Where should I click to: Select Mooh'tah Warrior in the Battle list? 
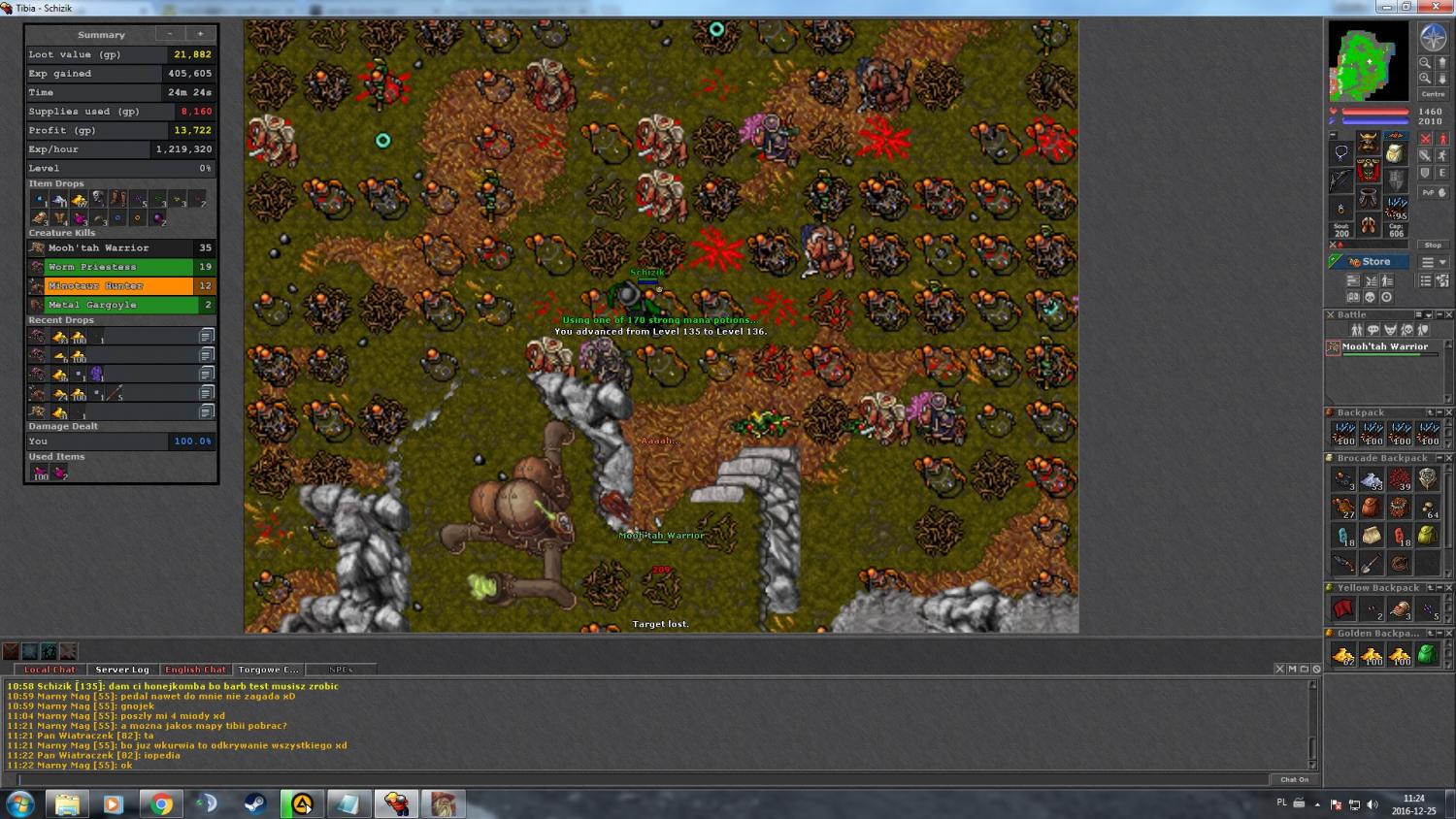coord(1384,347)
